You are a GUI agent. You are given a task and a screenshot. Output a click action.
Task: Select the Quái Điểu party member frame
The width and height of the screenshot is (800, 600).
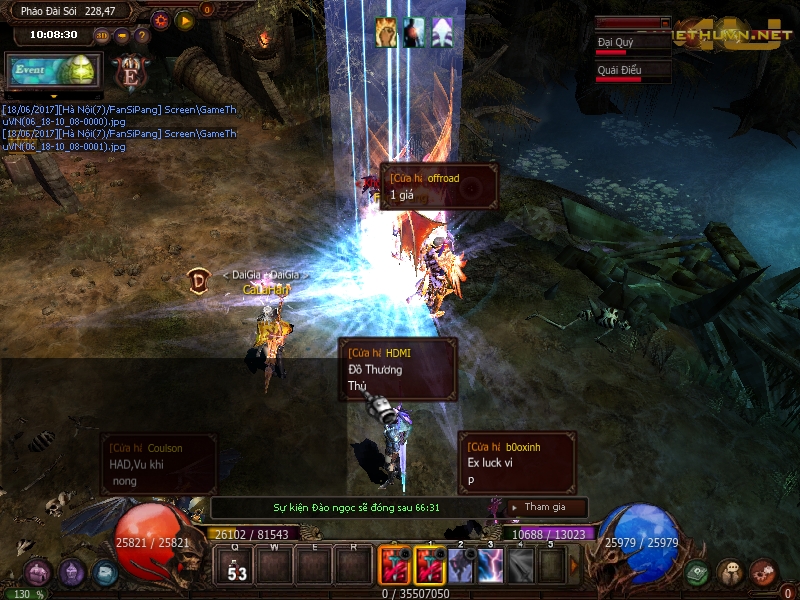click(x=632, y=71)
